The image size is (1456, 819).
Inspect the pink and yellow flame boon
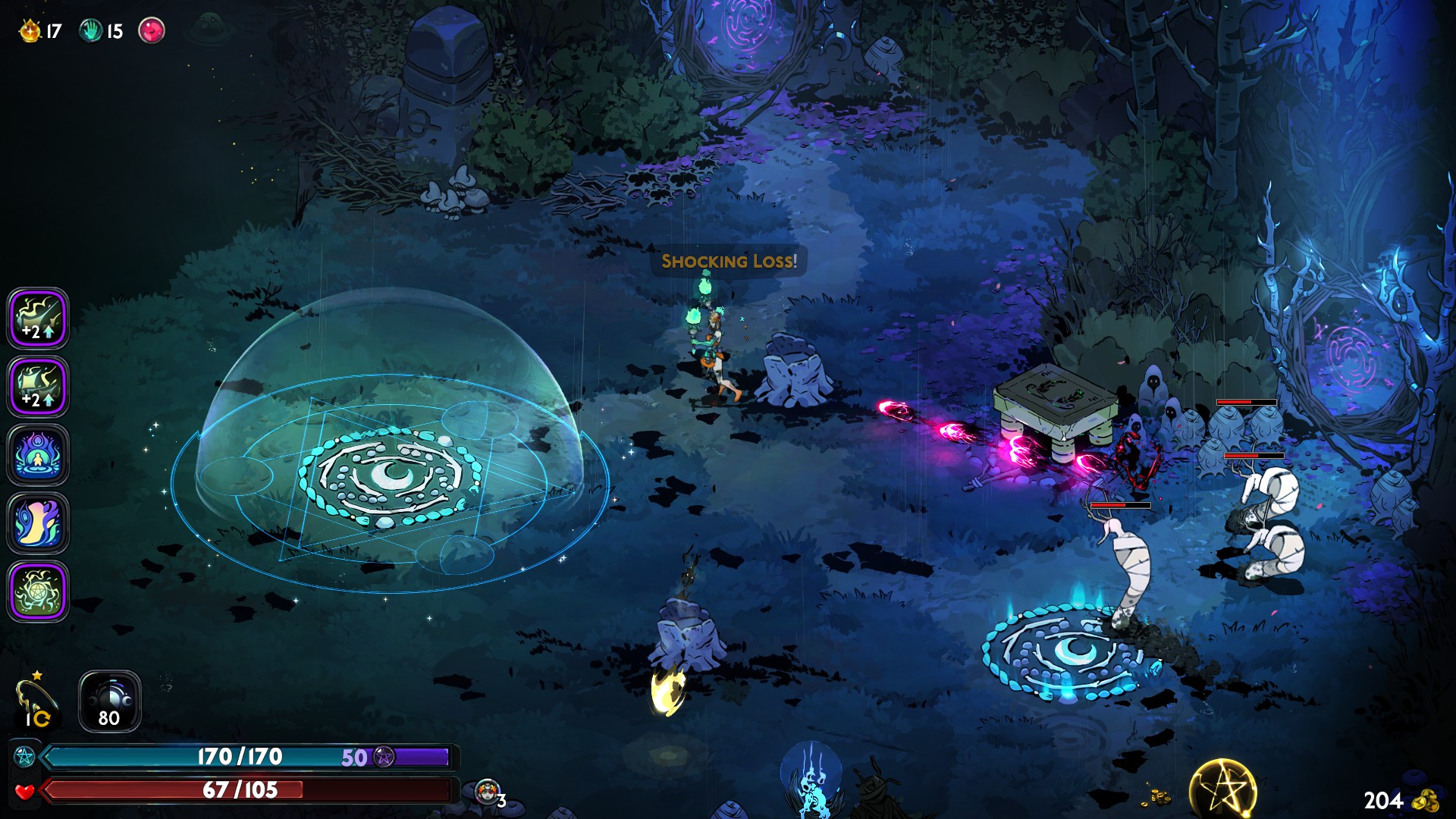[38, 523]
